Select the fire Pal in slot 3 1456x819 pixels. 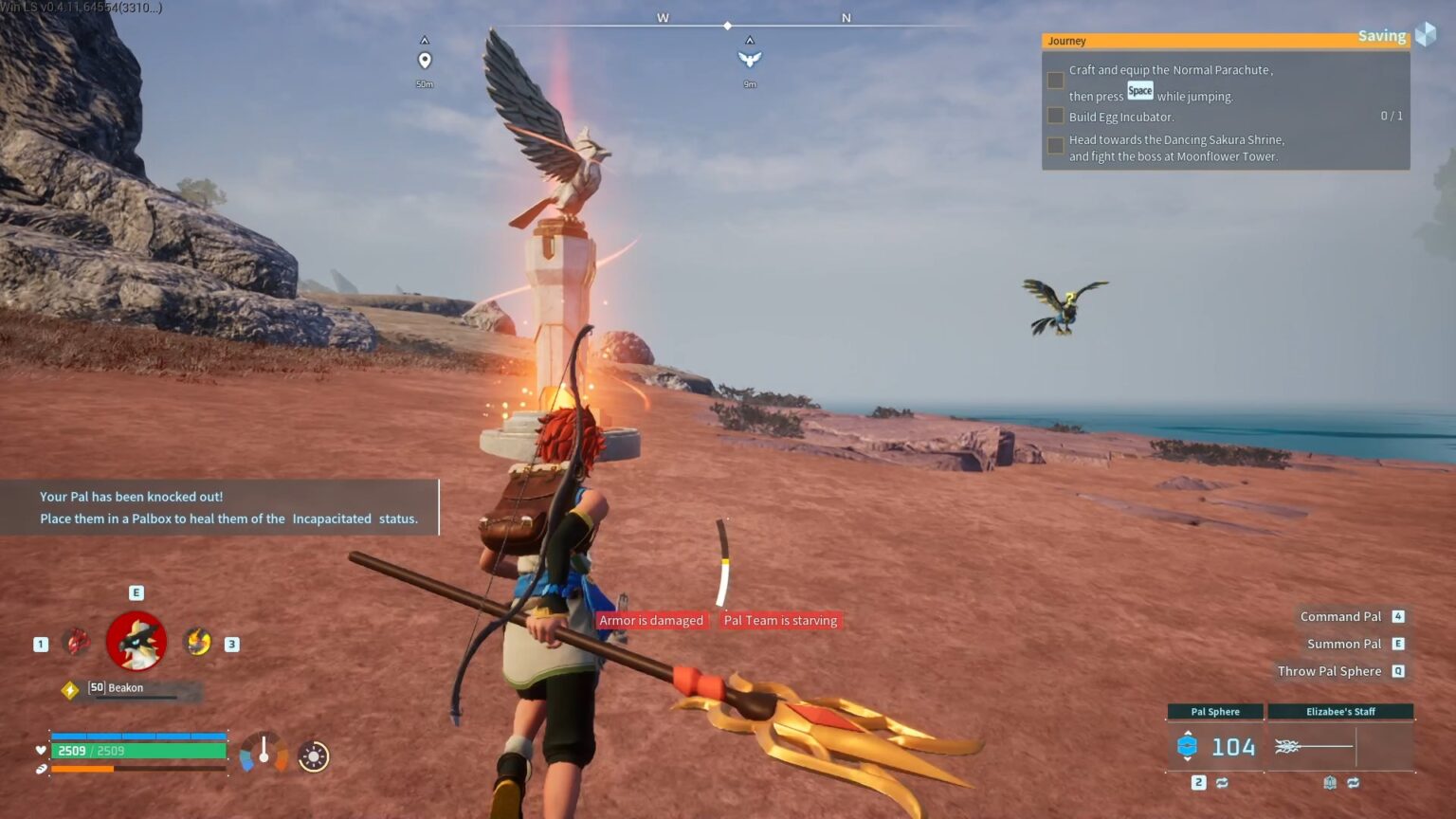[x=196, y=641]
